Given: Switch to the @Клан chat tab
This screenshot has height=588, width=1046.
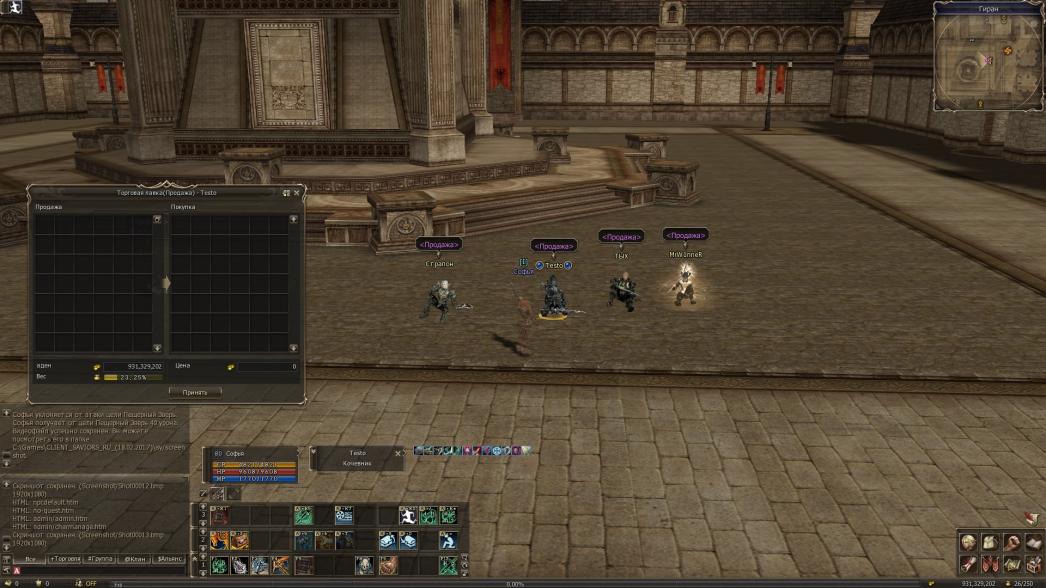Looking at the screenshot, I should (x=134, y=559).
